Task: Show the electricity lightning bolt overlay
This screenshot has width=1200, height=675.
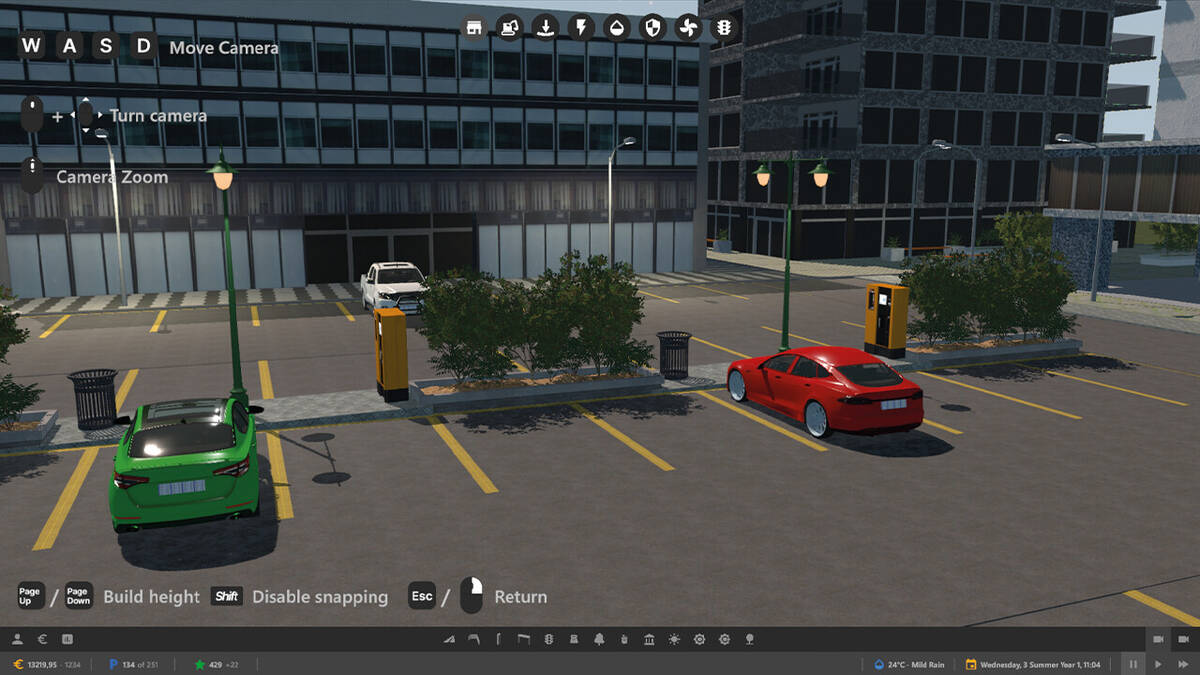Action: [581, 27]
